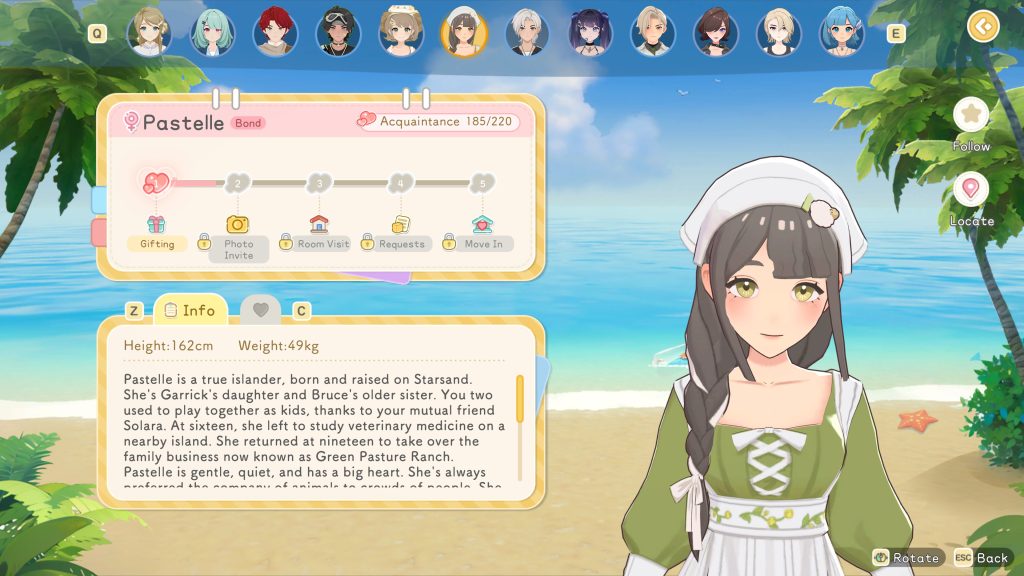
Task: Switch to the heart preferences tab
Action: point(260,310)
